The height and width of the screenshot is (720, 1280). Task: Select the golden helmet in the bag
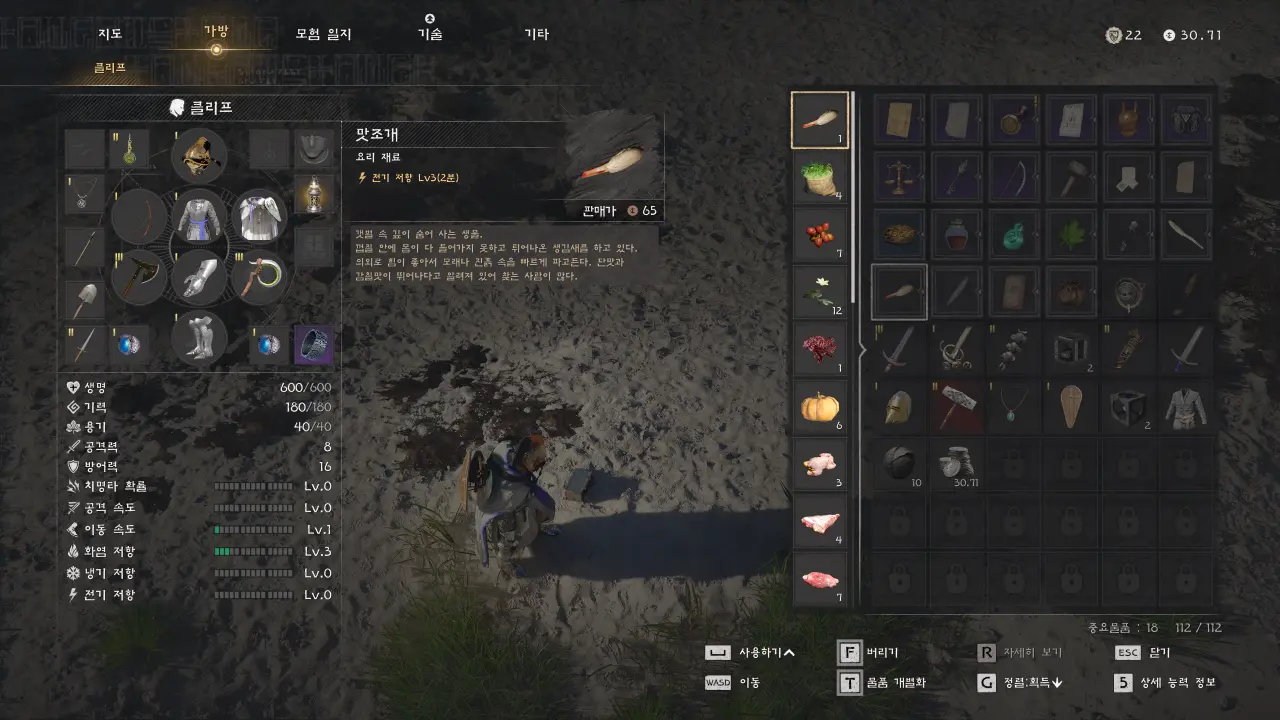coord(899,407)
